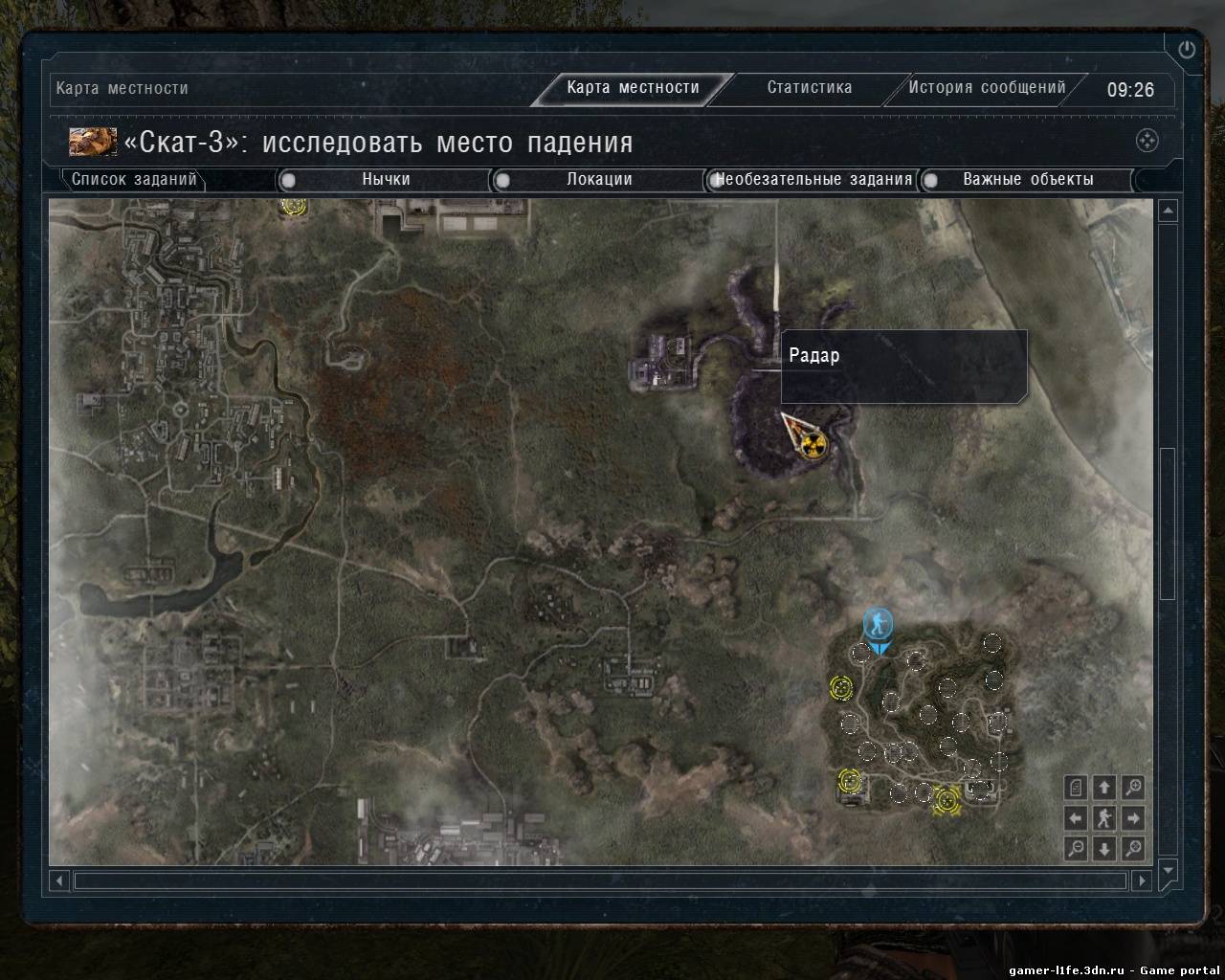Open the Список заданий task list
Image resolution: width=1225 pixels, height=980 pixels.
134,179
